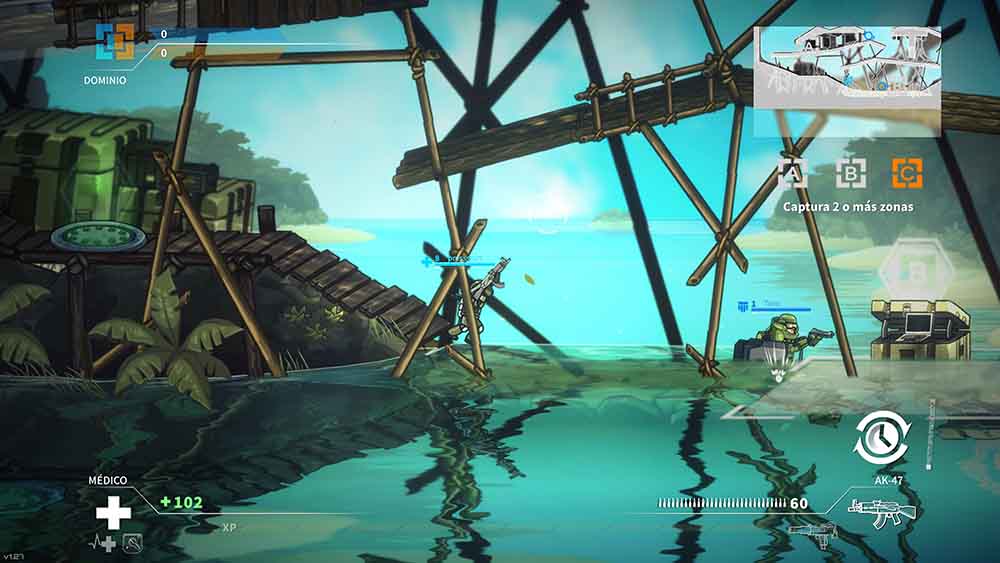Select capture zone A indicator
The image size is (1000, 563).
click(x=793, y=174)
